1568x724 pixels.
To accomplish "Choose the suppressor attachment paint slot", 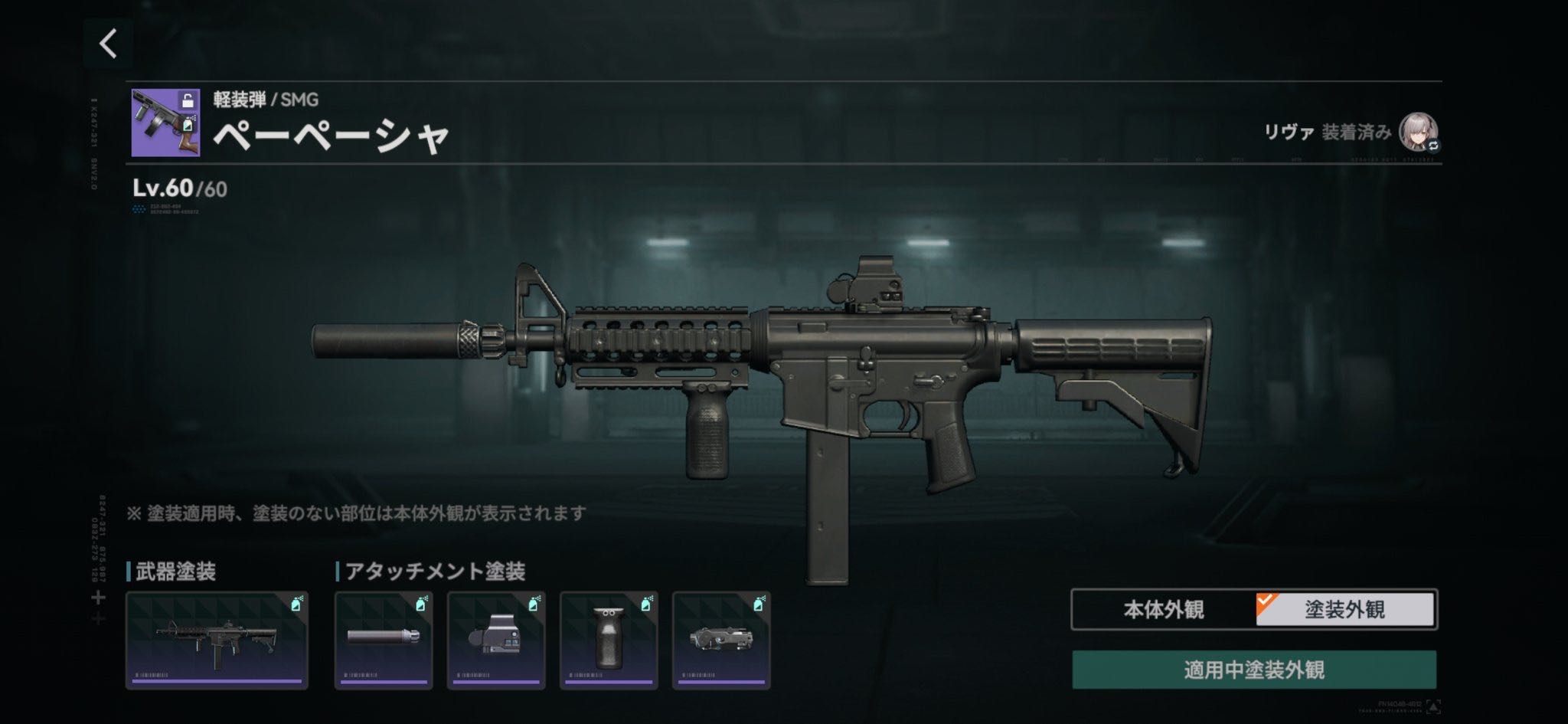I will [384, 640].
